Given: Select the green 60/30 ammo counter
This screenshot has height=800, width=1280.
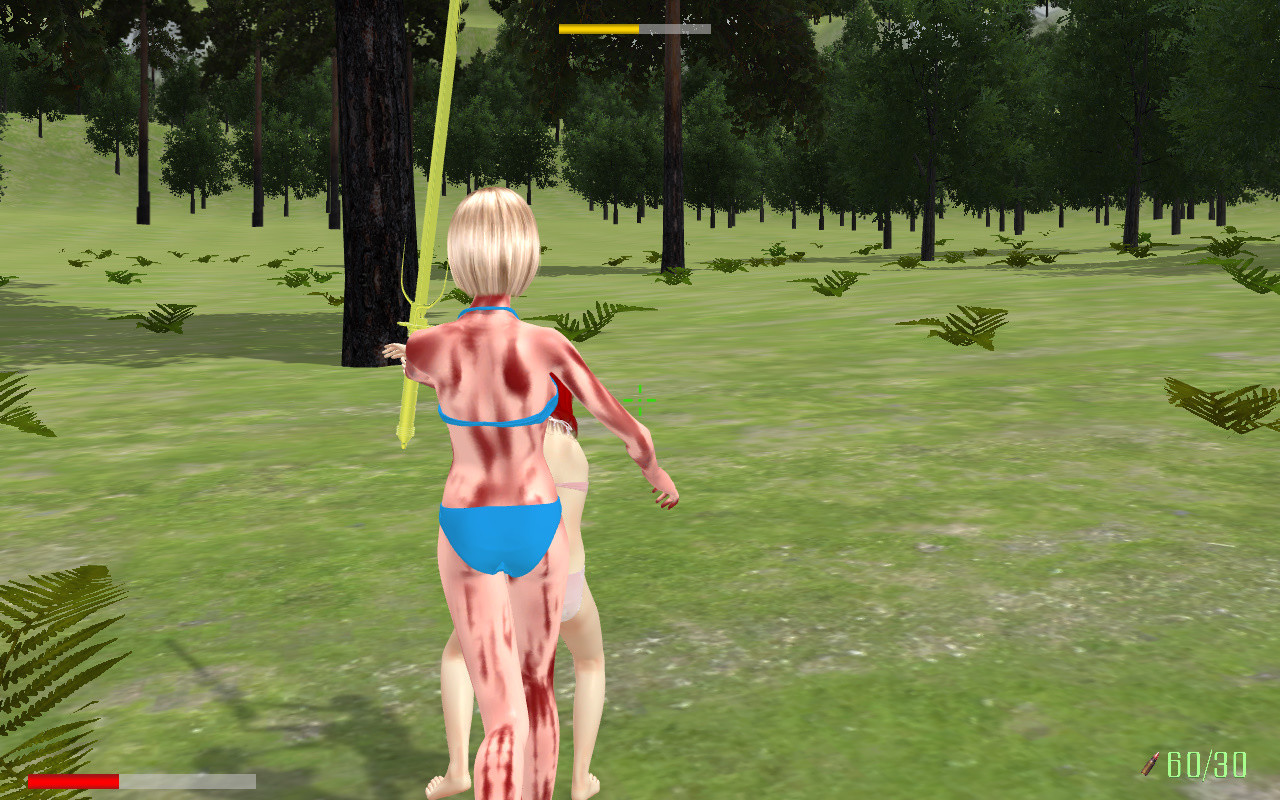Looking at the screenshot, I should [x=1205, y=766].
